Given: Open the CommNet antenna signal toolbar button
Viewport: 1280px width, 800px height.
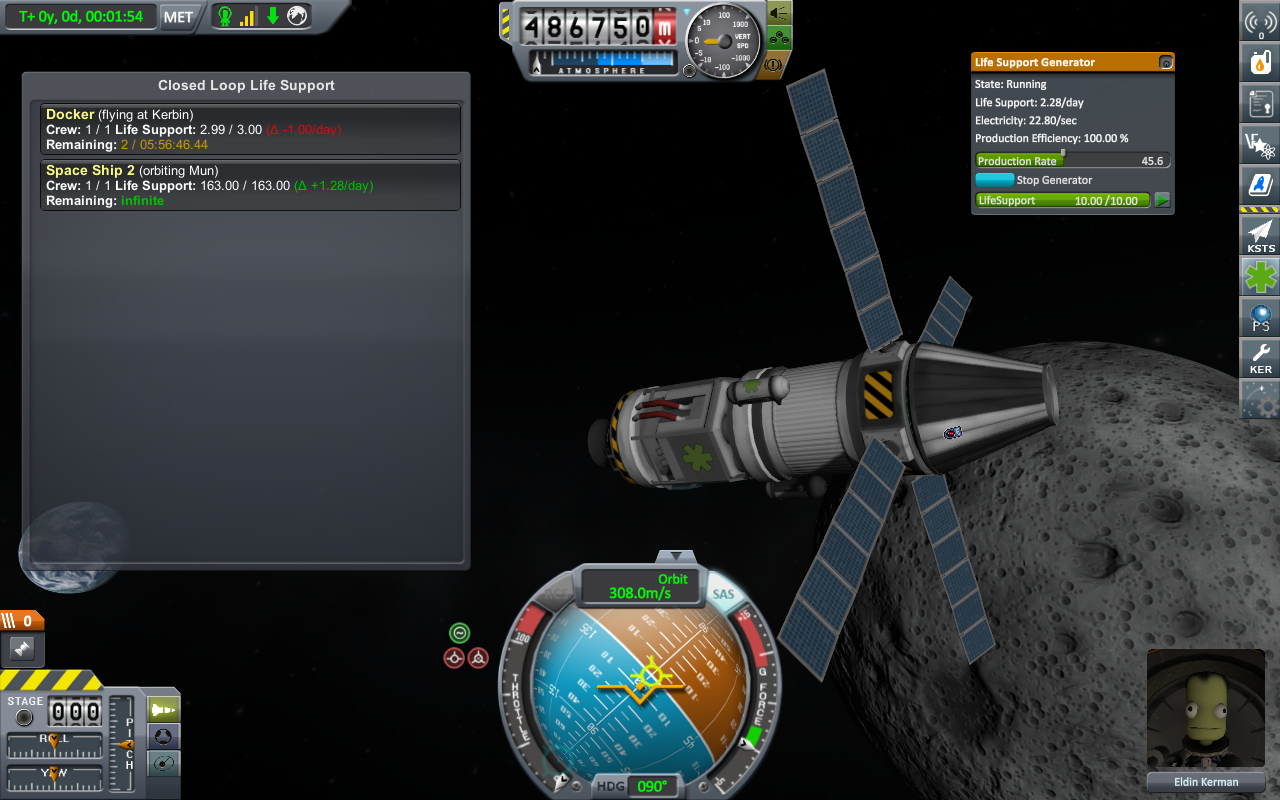Looking at the screenshot, I should [x=1260, y=23].
